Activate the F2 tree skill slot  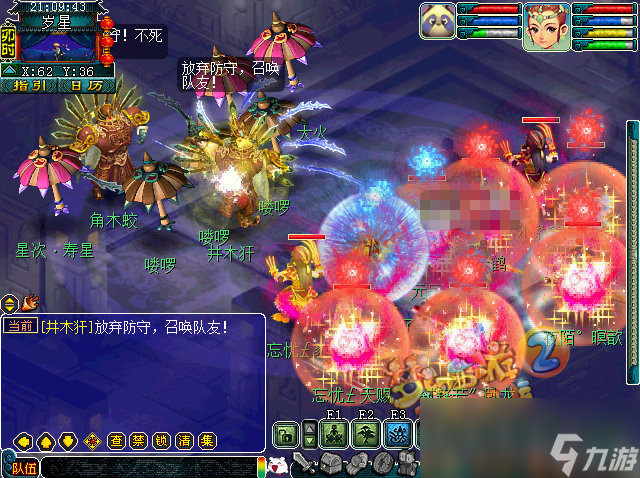(366, 434)
